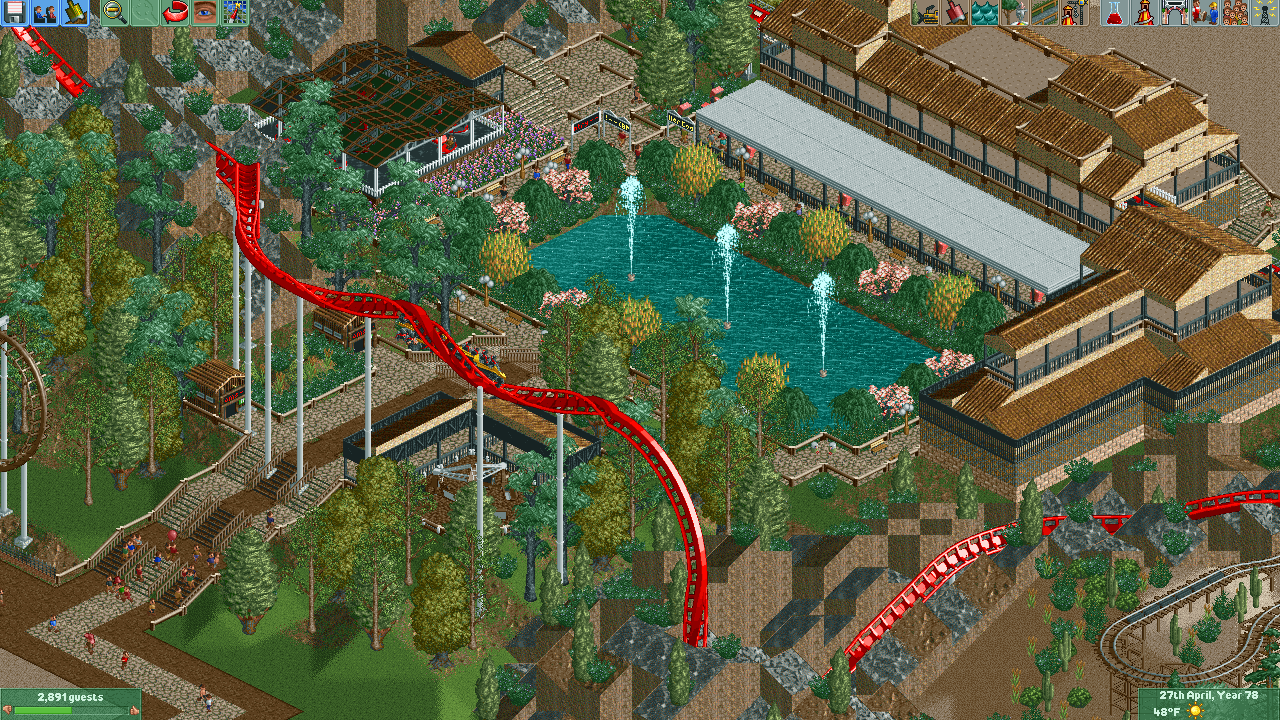Image resolution: width=1280 pixels, height=720 pixels.
Task: Select the bulldozer clear scenery tool
Action: [925, 12]
